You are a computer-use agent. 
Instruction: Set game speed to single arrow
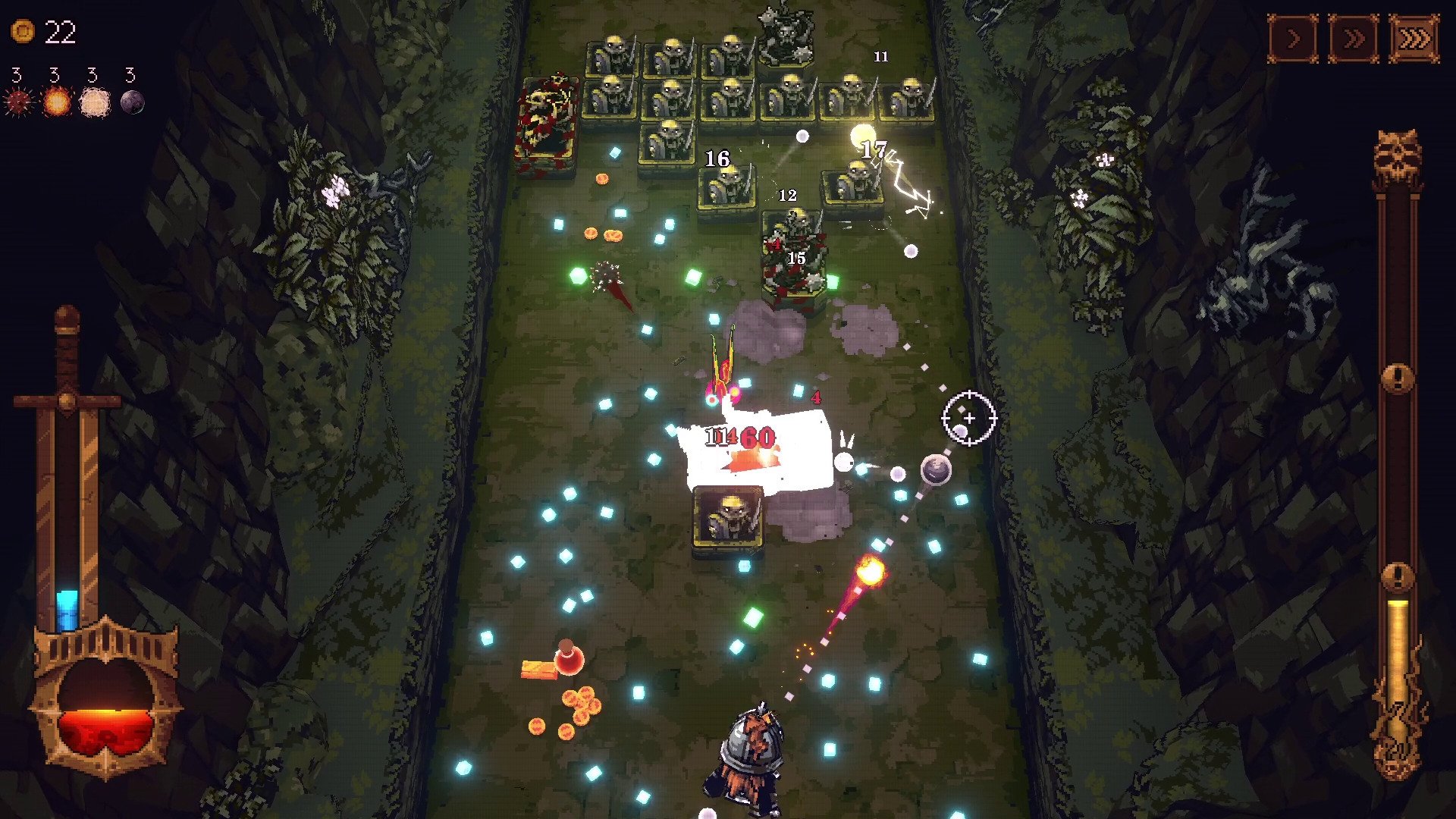(1293, 38)
